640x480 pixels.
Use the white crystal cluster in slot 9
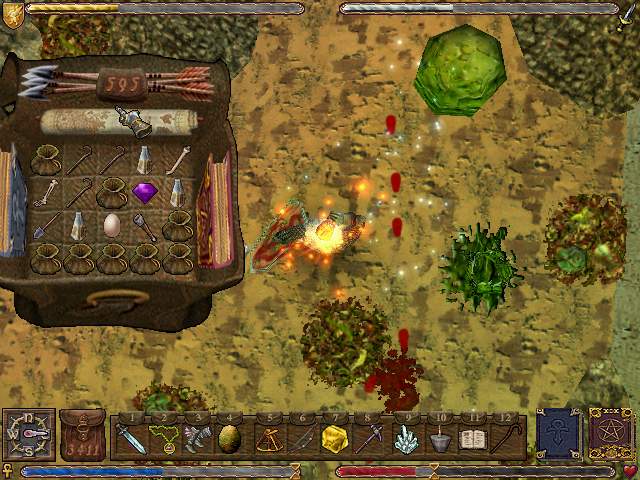point(404,438)
